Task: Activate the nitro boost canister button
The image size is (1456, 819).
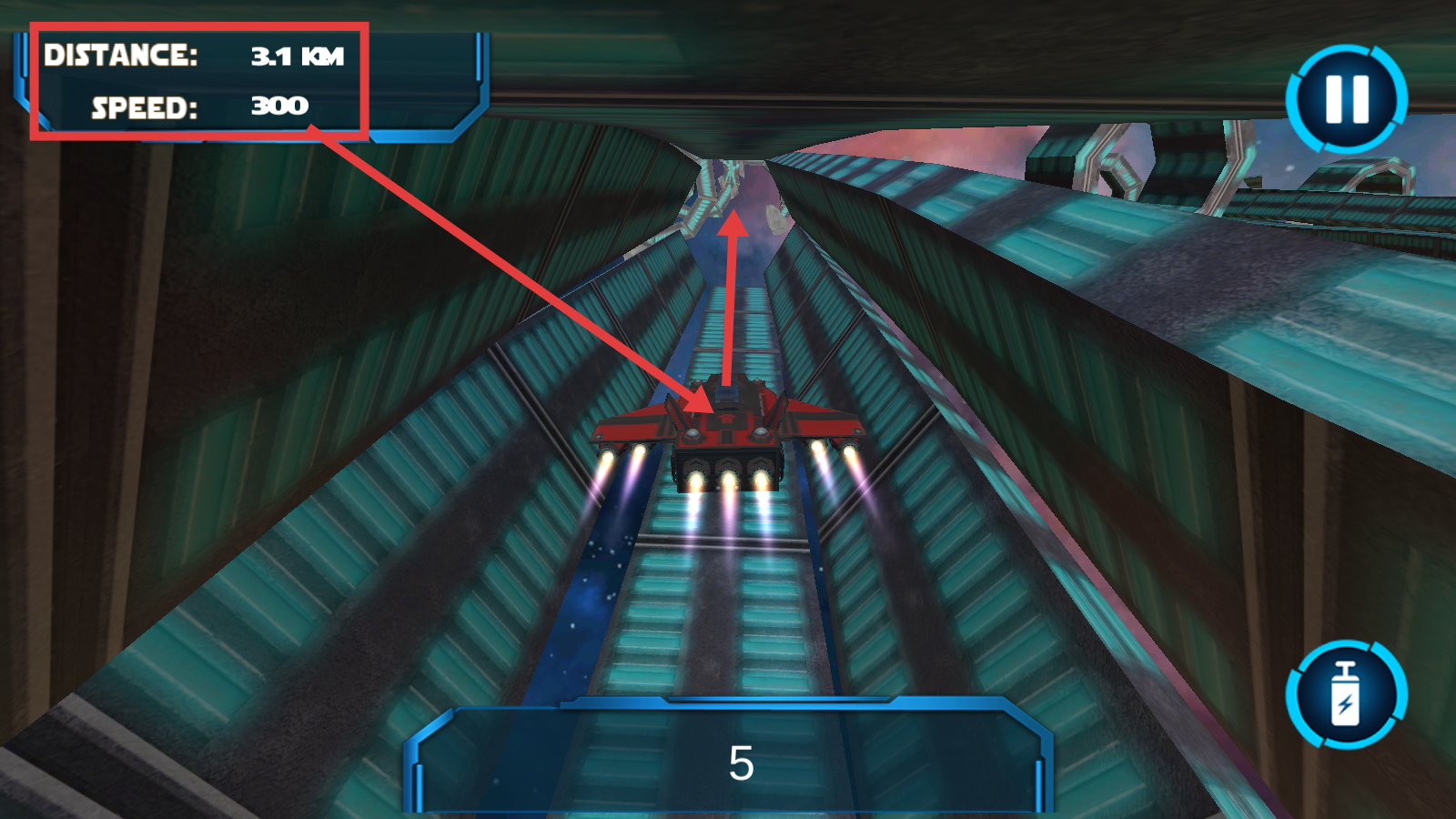Action: tap(1346, 694)
